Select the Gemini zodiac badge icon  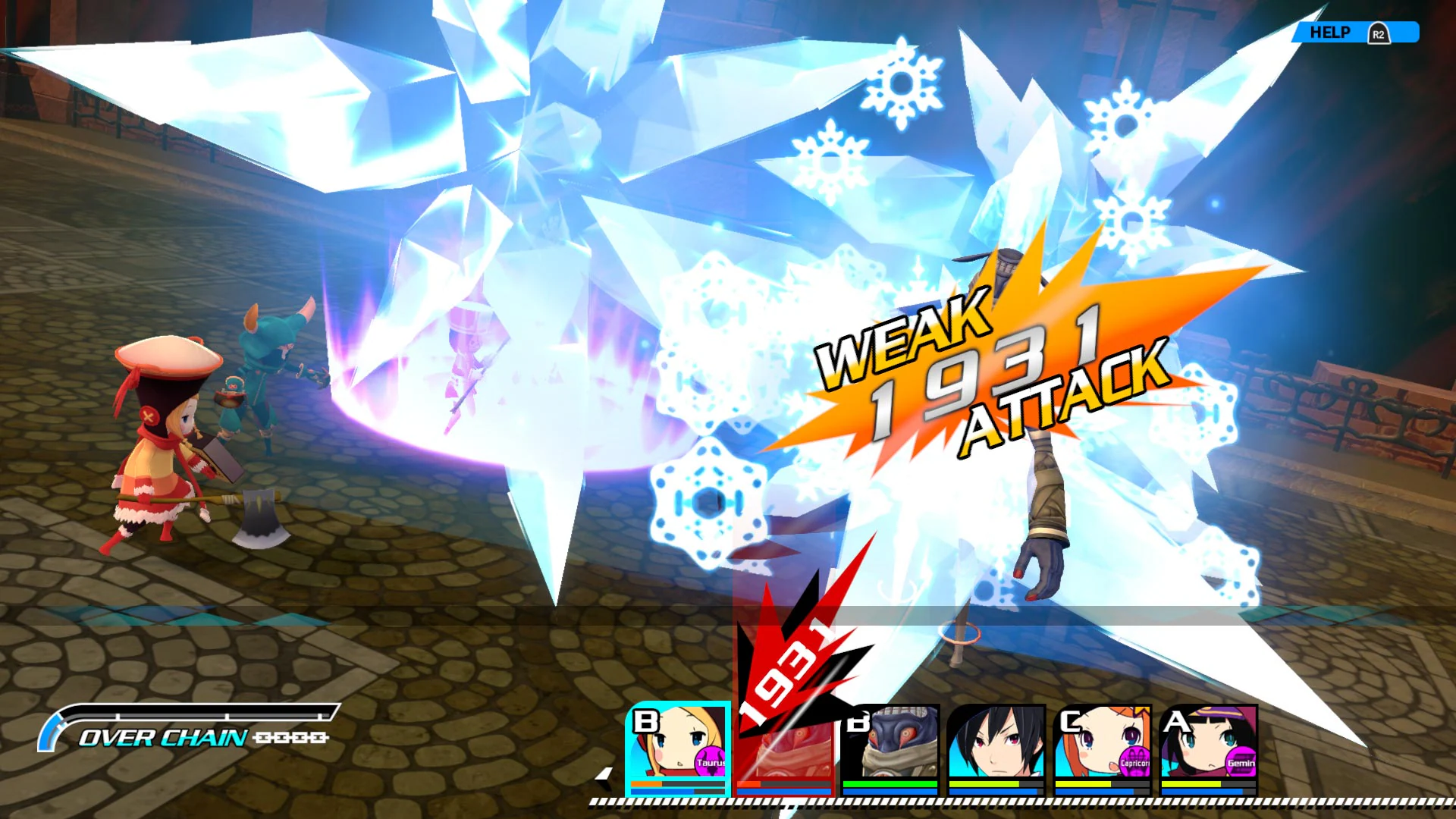[x=1241, y=763]
